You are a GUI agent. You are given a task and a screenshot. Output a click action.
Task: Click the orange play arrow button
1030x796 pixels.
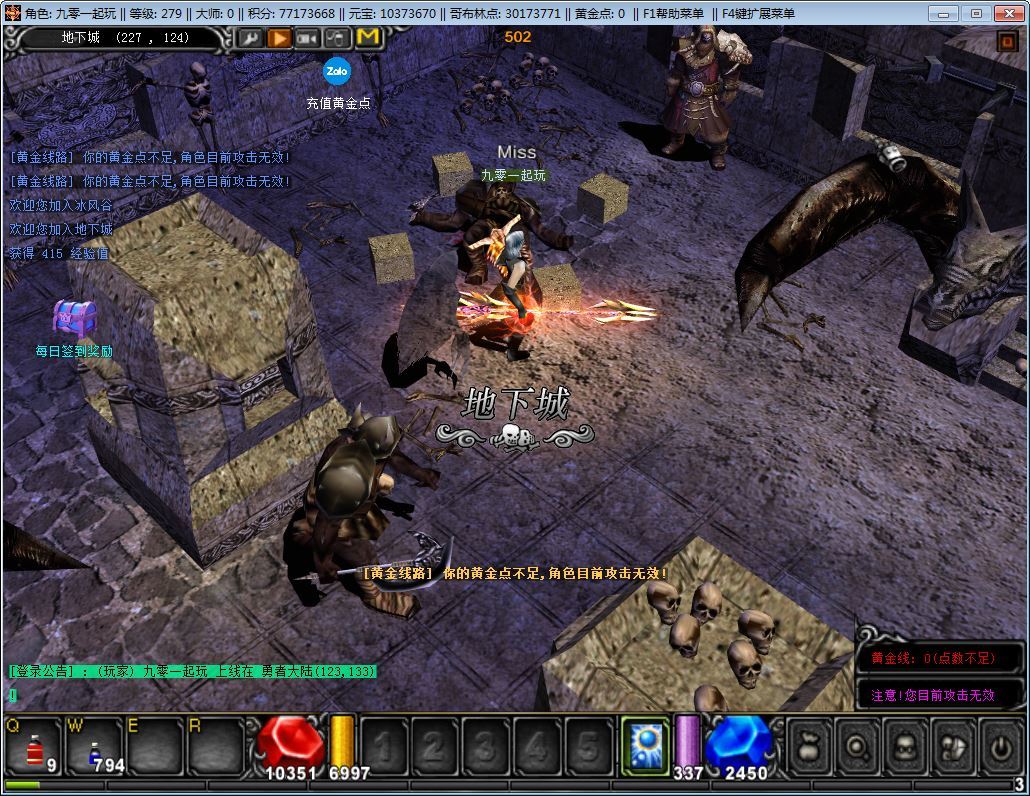pos(279,38)
